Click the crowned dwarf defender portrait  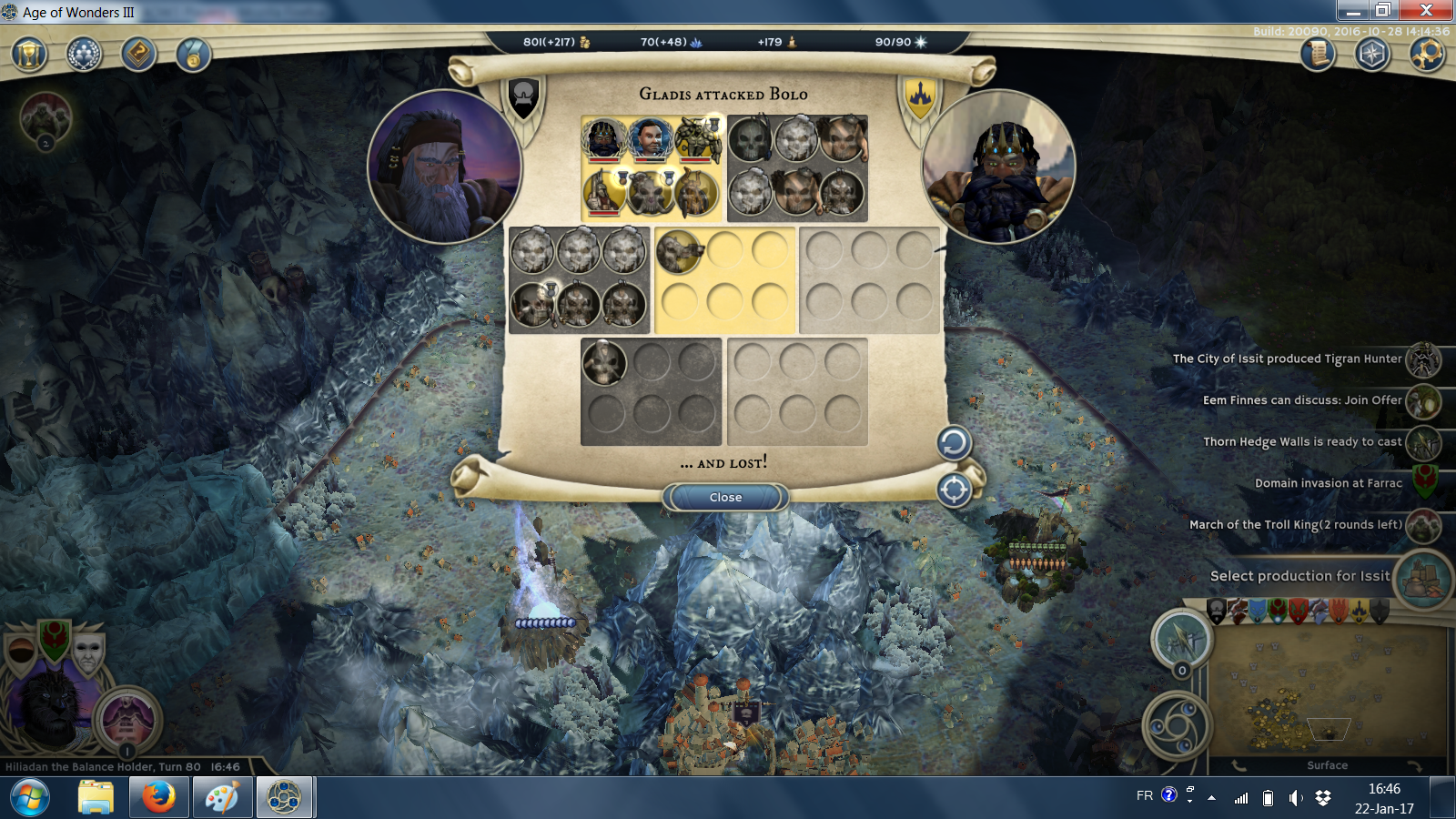[x=999, y=167]
